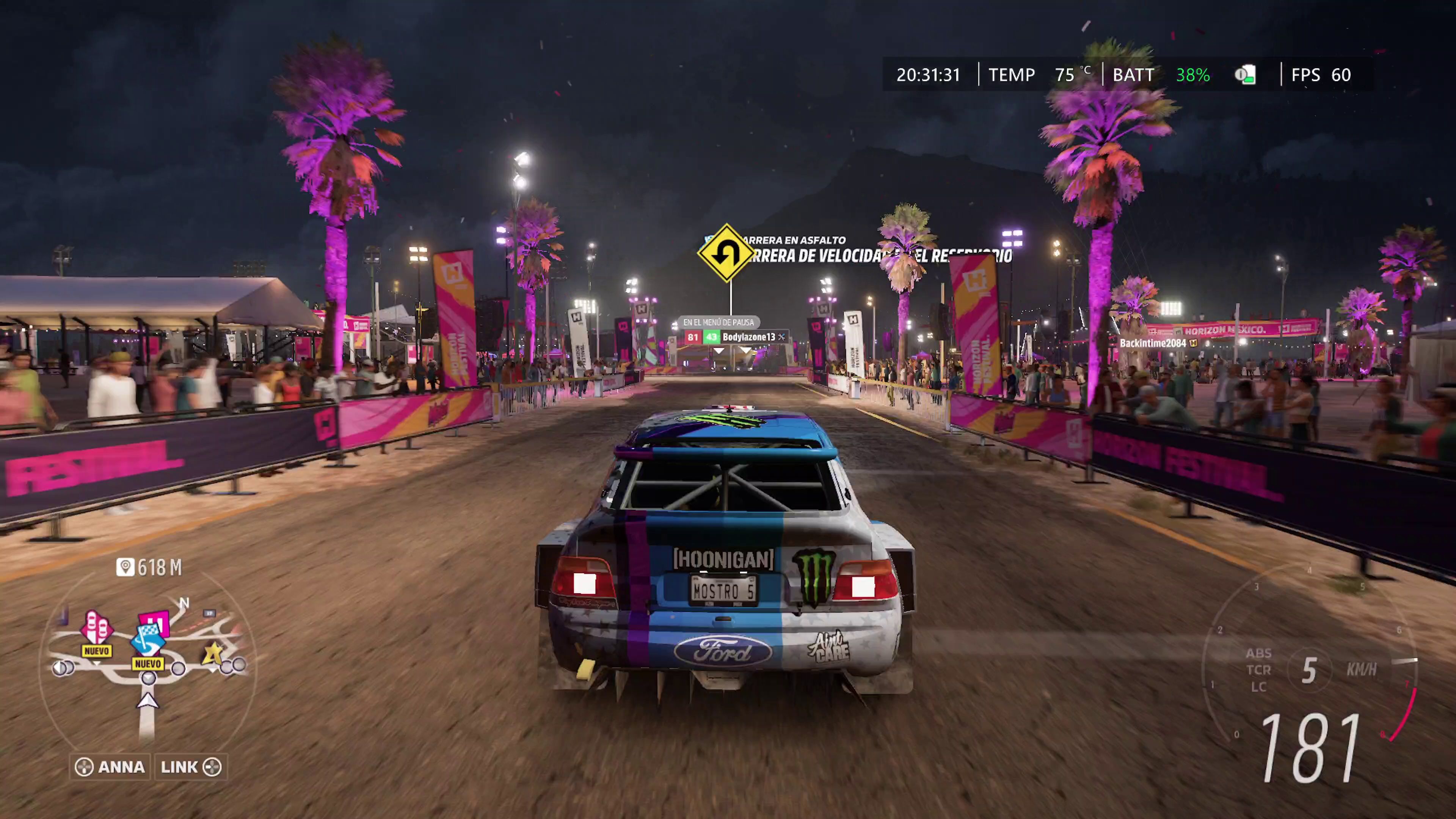
Task: Click the down arrow beside the pause menu banner
Action: click(719, 351)
